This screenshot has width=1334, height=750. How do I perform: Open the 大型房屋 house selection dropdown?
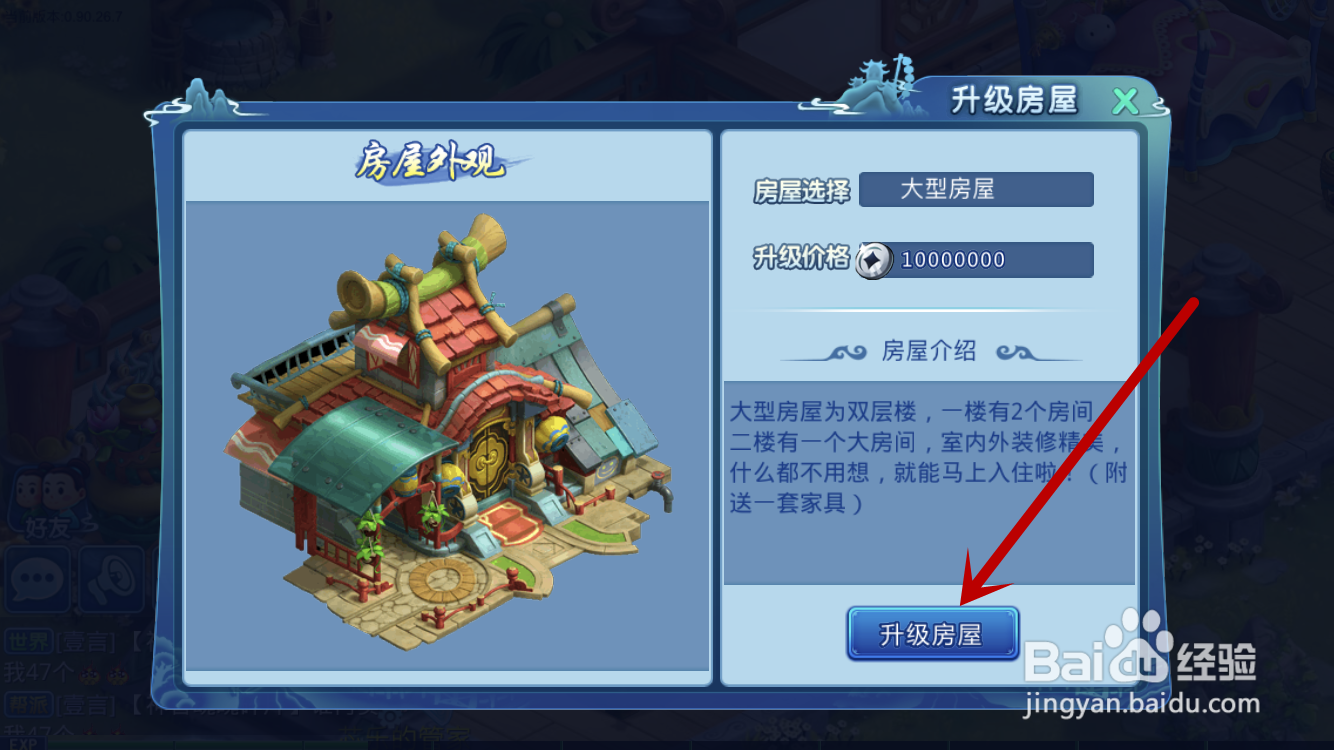(x=975, y=190)
